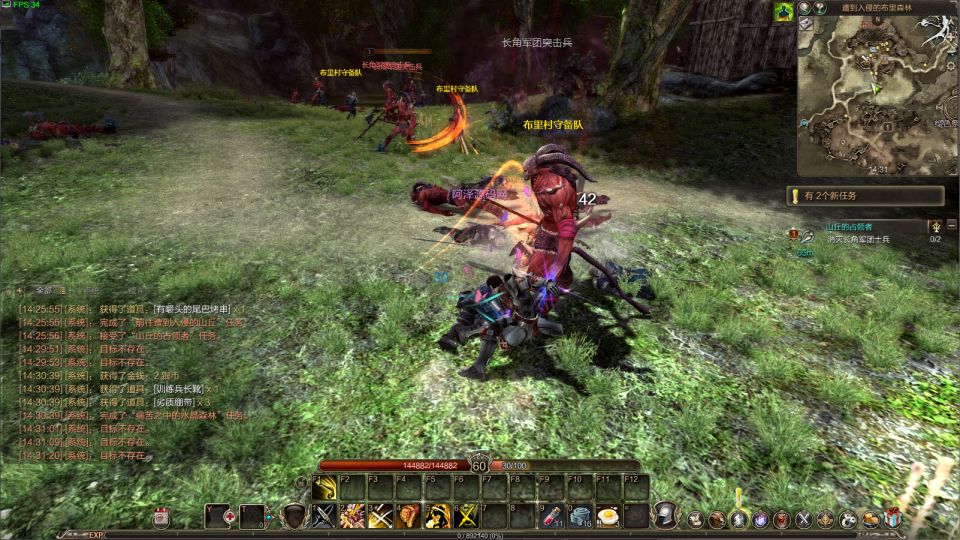Click the new quests notification banner
960x540 pixels.
coord(866,196)
